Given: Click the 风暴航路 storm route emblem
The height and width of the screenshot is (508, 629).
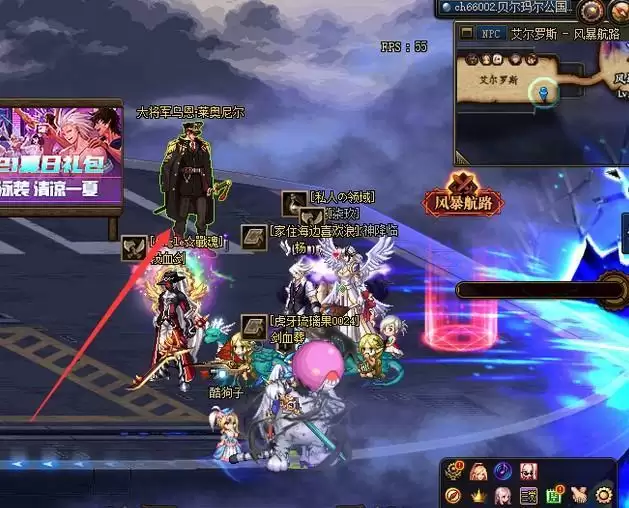Looking at the screenshot, I should pos(463,194).
